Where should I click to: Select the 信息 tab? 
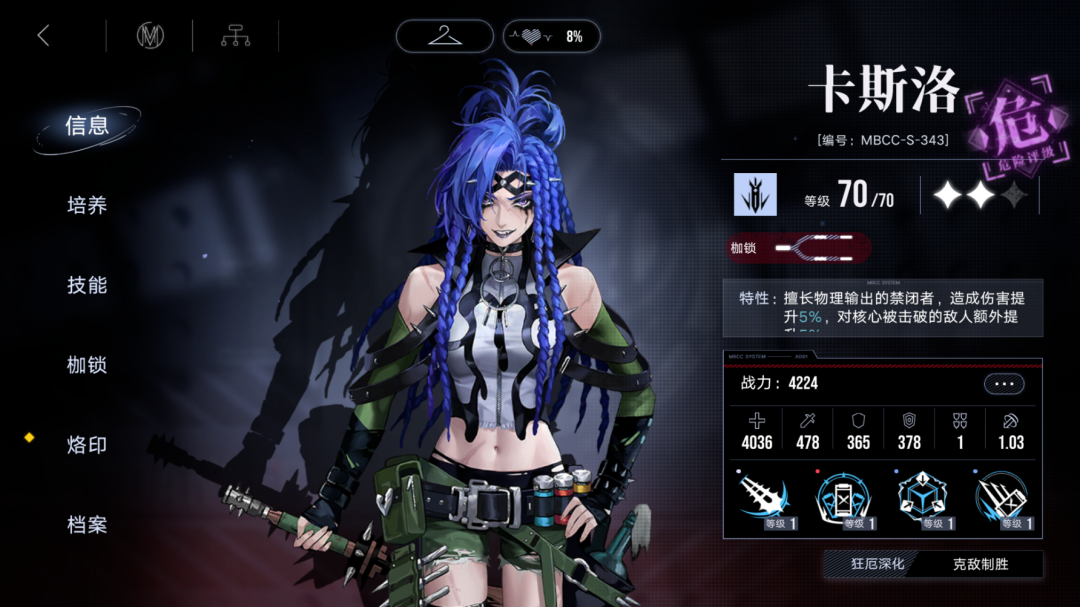[87, 126]
